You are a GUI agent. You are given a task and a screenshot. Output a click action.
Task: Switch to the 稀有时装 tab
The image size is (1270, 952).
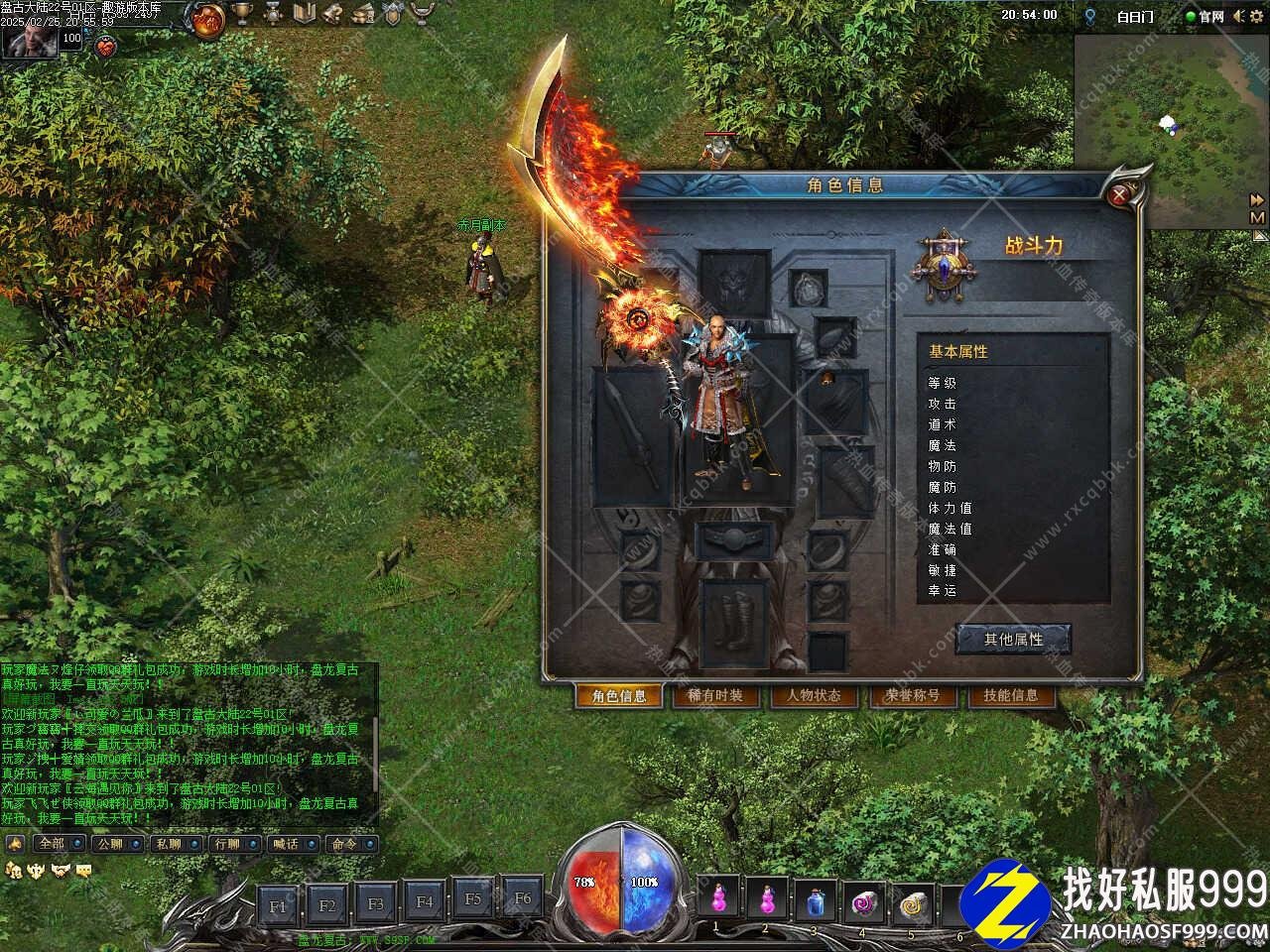click(x=714, y=696)
